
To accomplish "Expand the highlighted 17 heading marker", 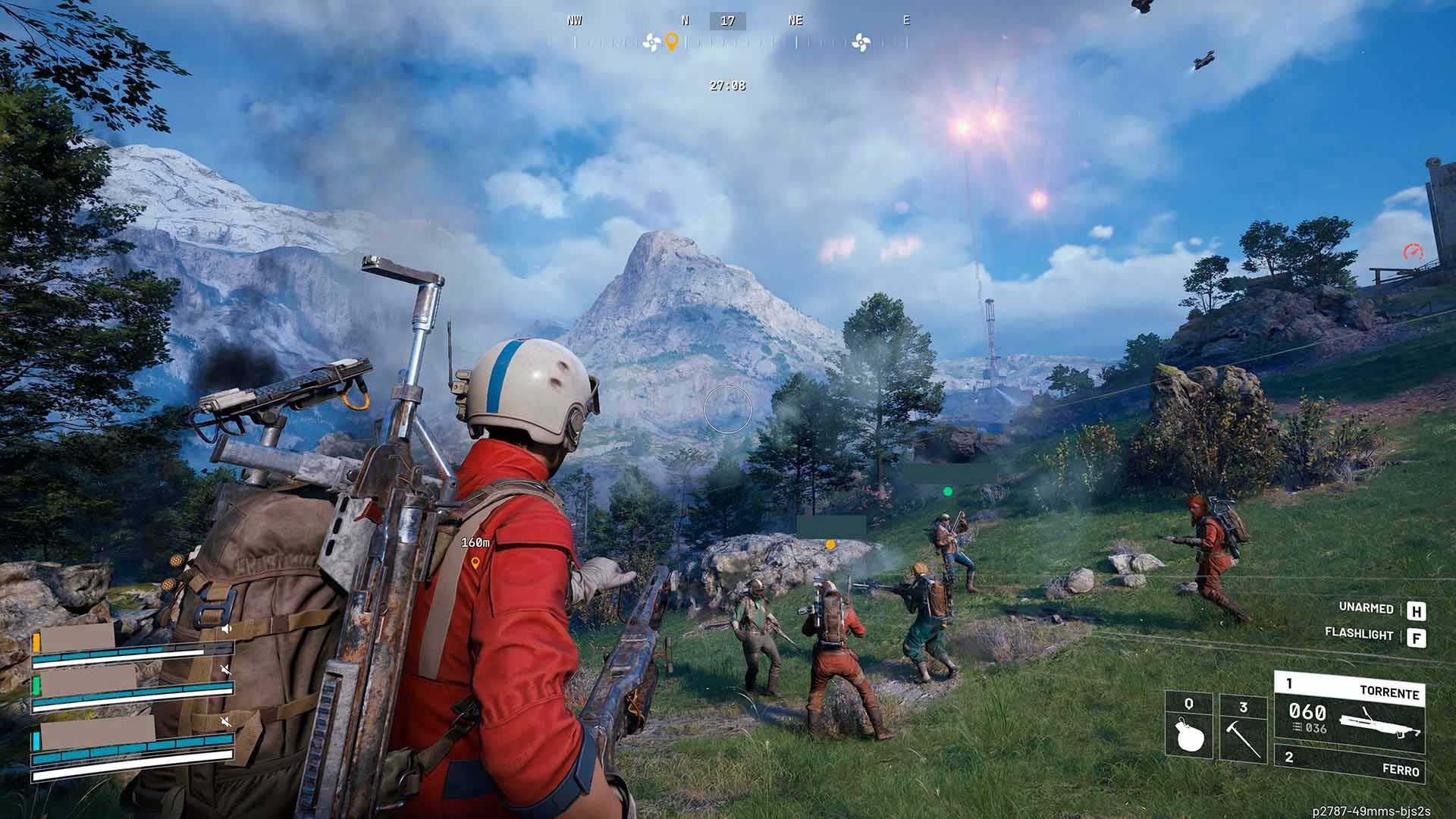I will click(730, 20).
